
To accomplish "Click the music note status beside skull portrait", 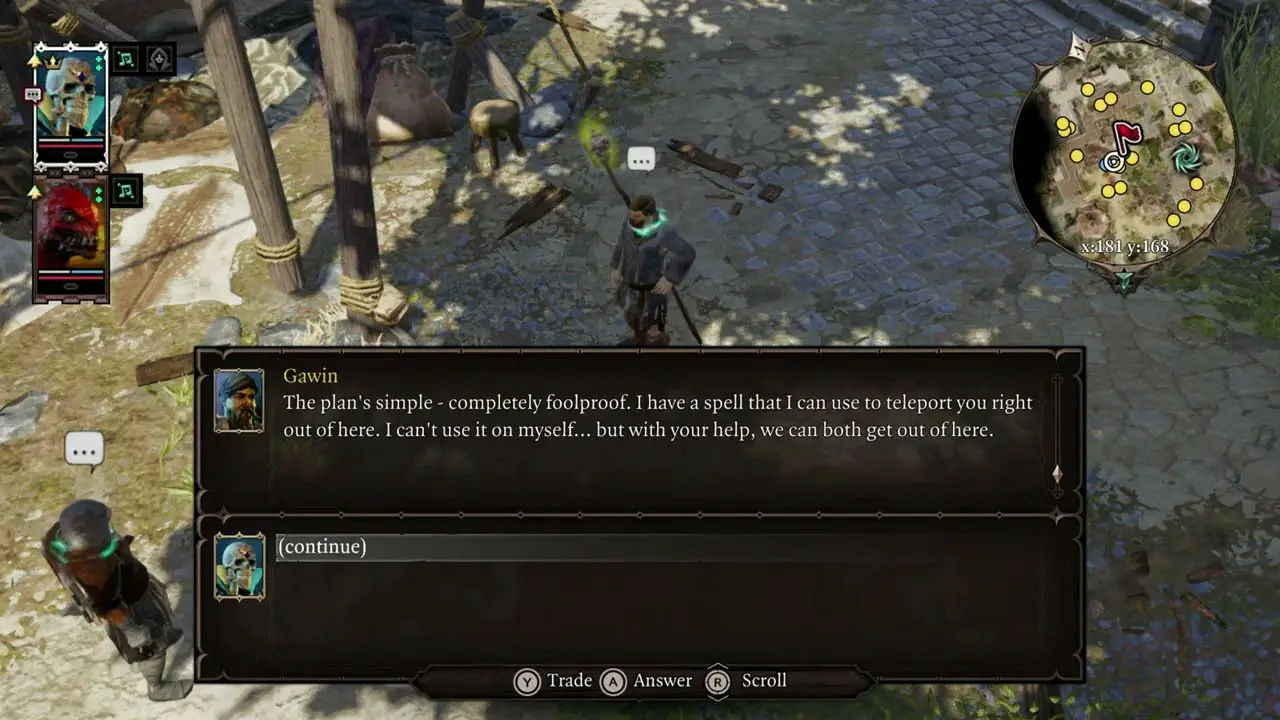I will point(126,59).
